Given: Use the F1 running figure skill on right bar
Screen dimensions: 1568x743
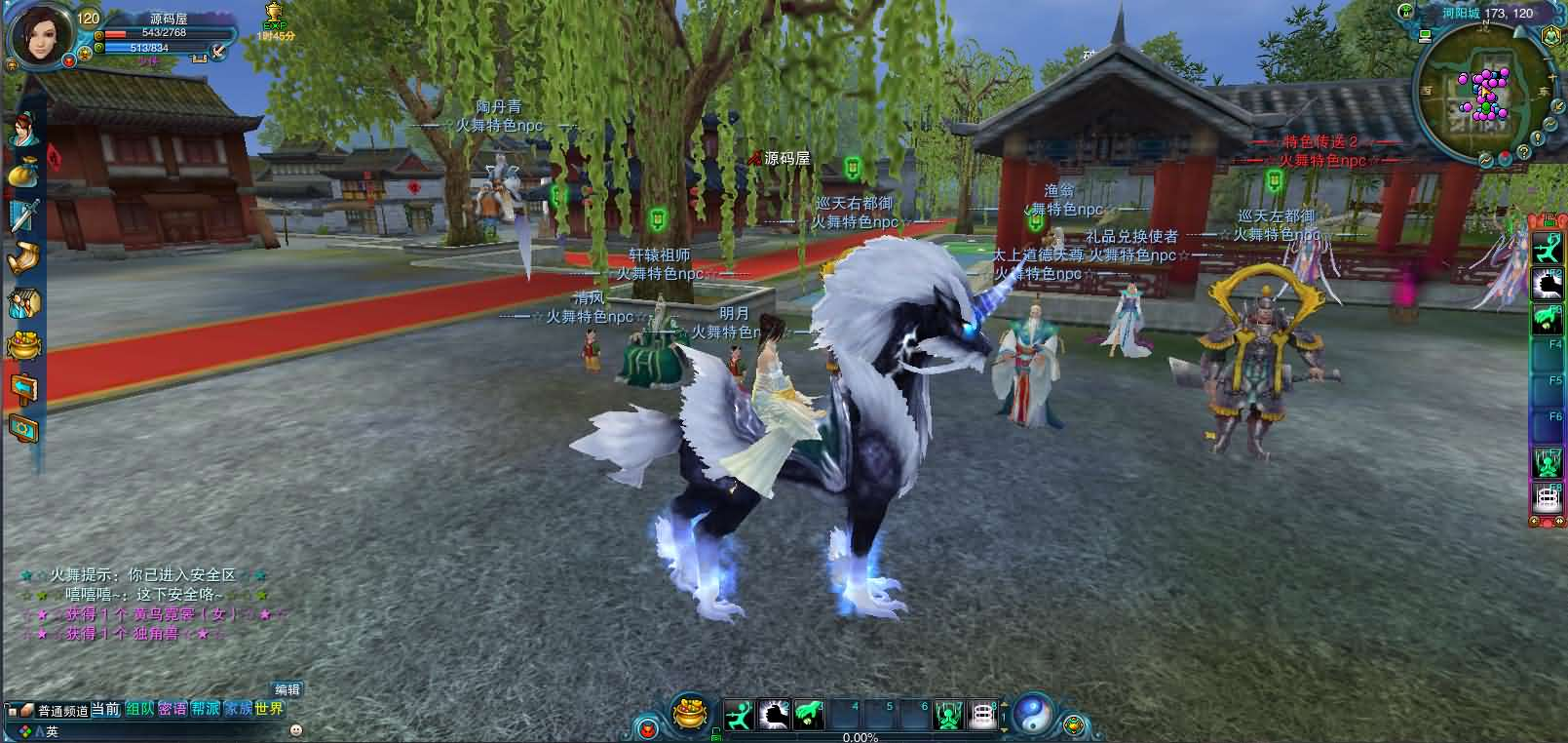Looking at the screenshot, I should click(1549, 250).
